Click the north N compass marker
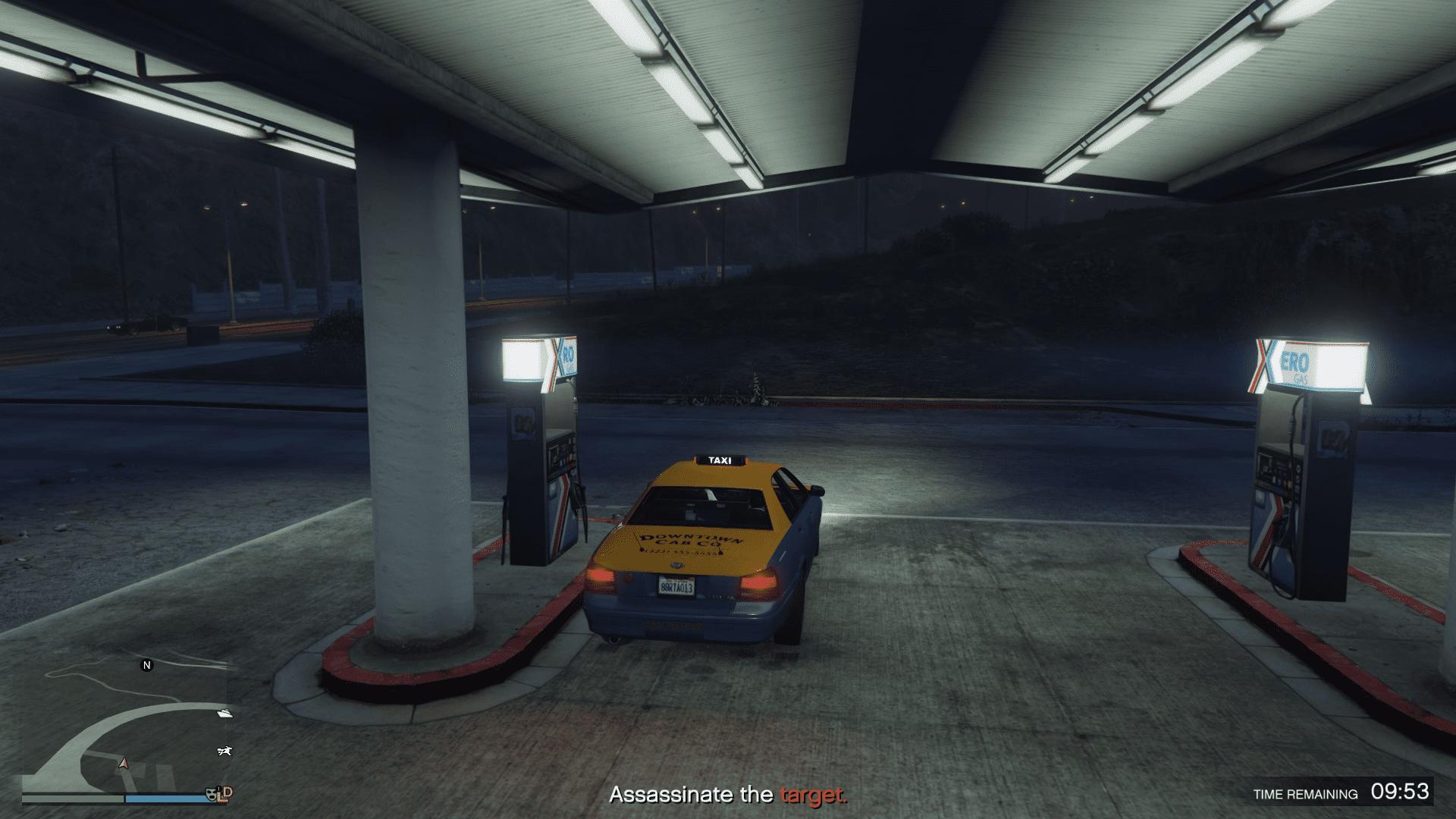 pos(147,665)
